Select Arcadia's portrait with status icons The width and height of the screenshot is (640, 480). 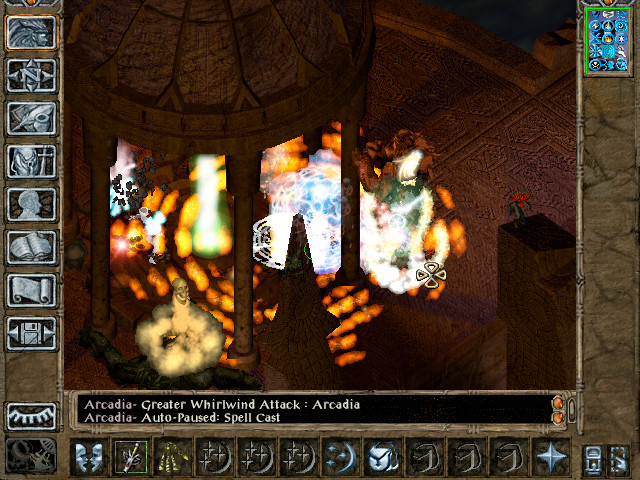pyautogui.click(x=608, y=40)
